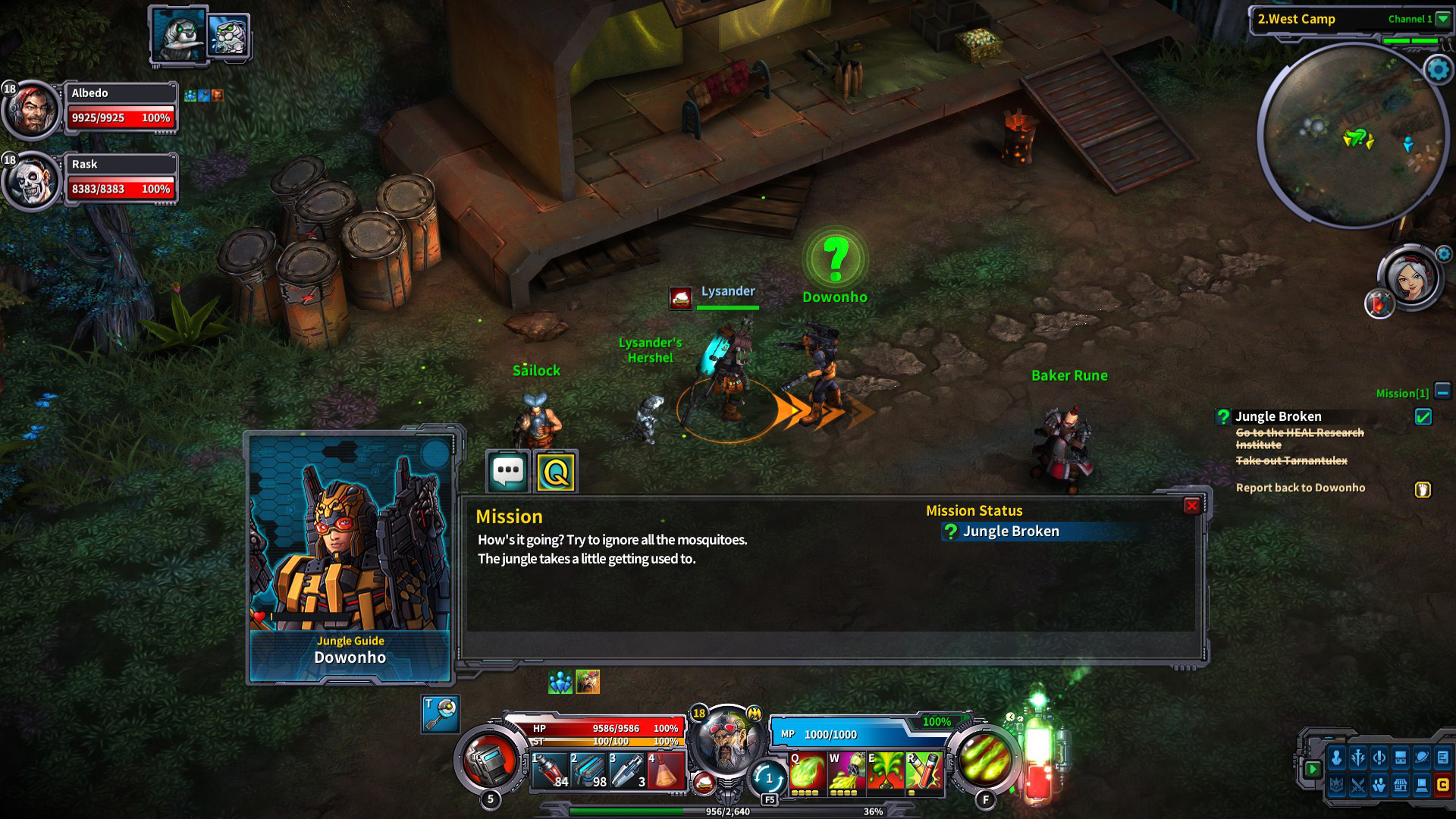Switch to the yellow Q quest tab
Screen dimensions: 1456x819
(556, 472)
